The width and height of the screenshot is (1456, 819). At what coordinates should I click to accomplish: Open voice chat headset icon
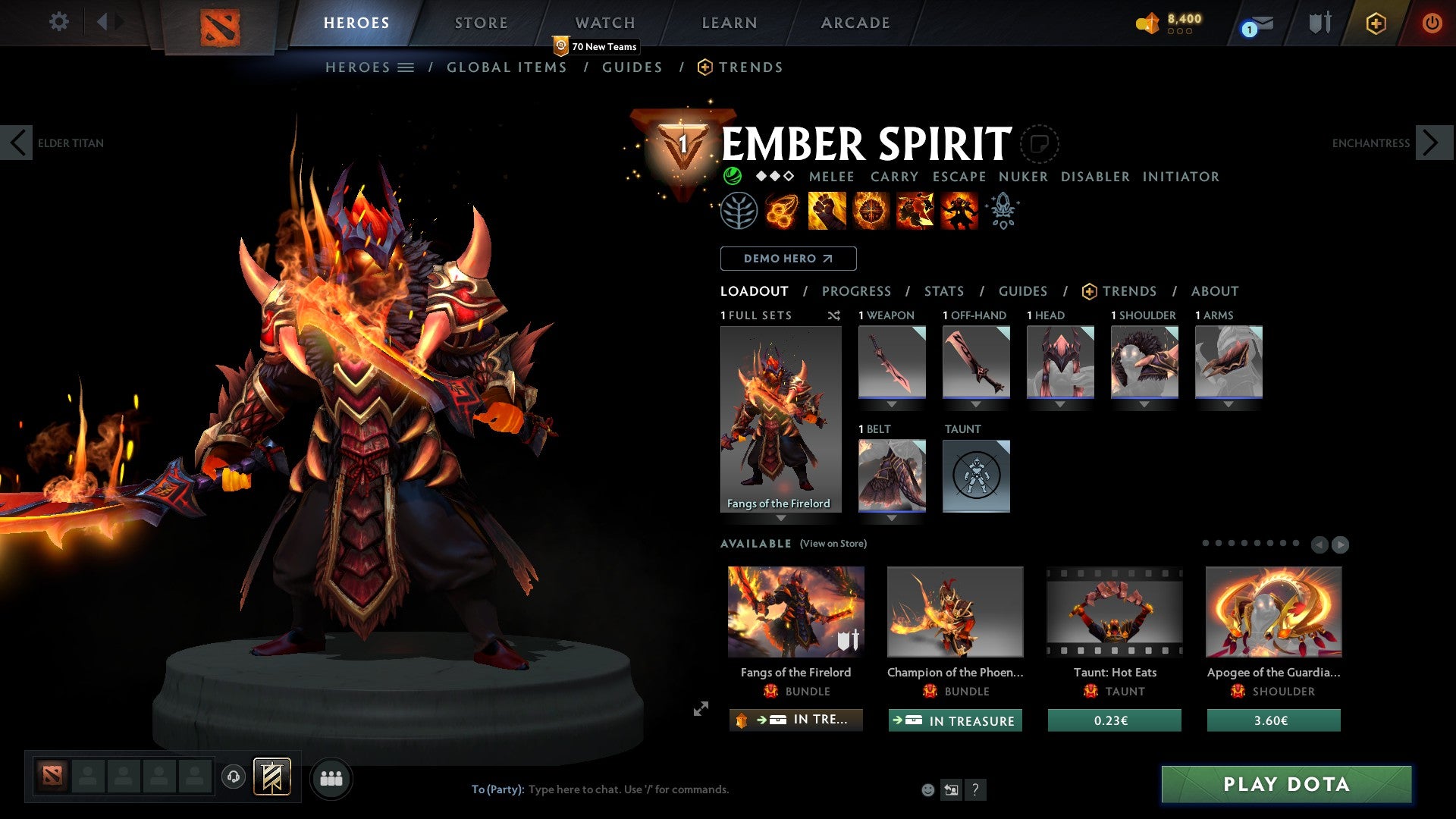coord(233,777)
